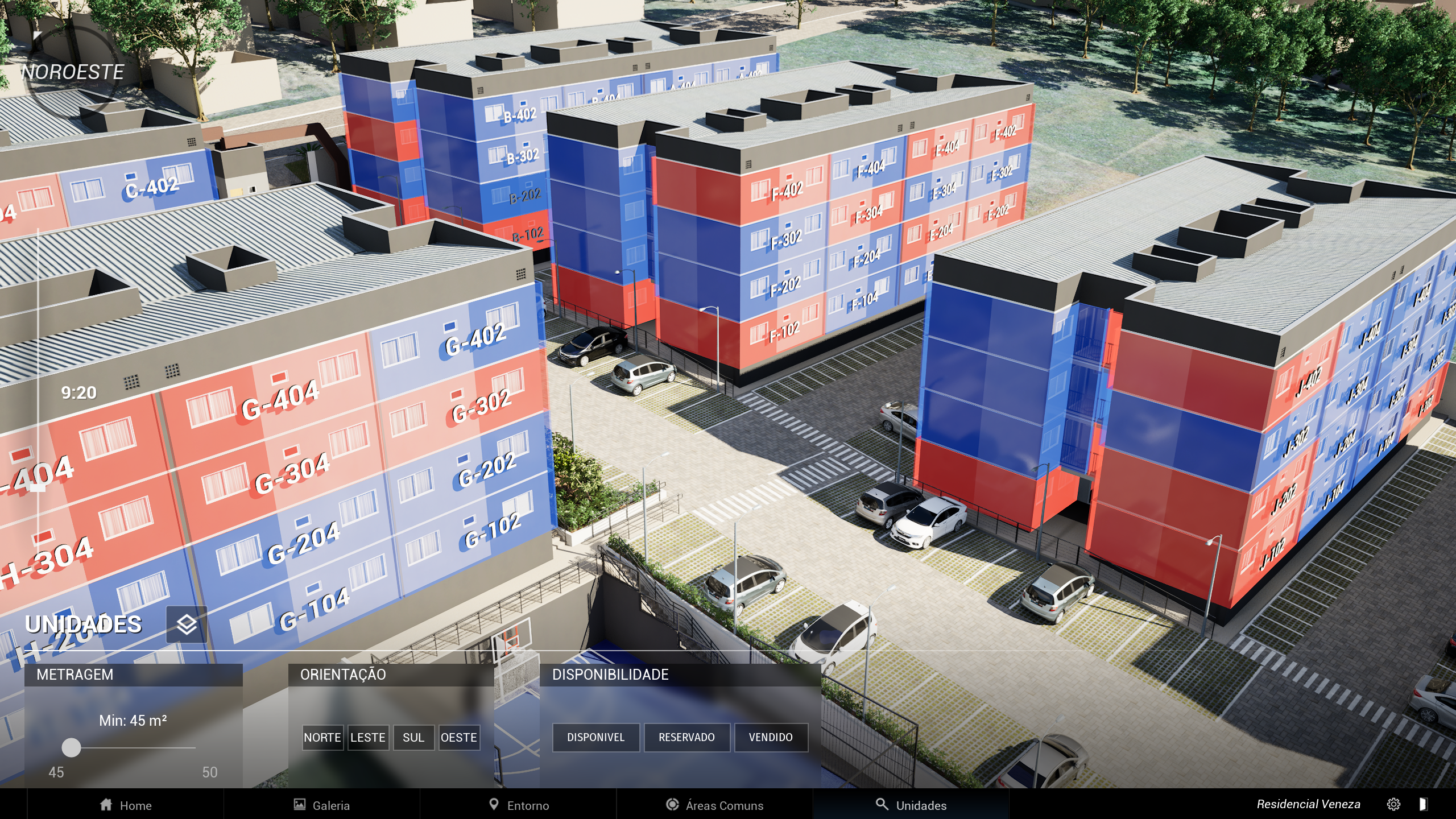The width and height of the screenshot is (1456, 819).
Task: Choose the SUL orientation filter
Action: pos(413,738)
